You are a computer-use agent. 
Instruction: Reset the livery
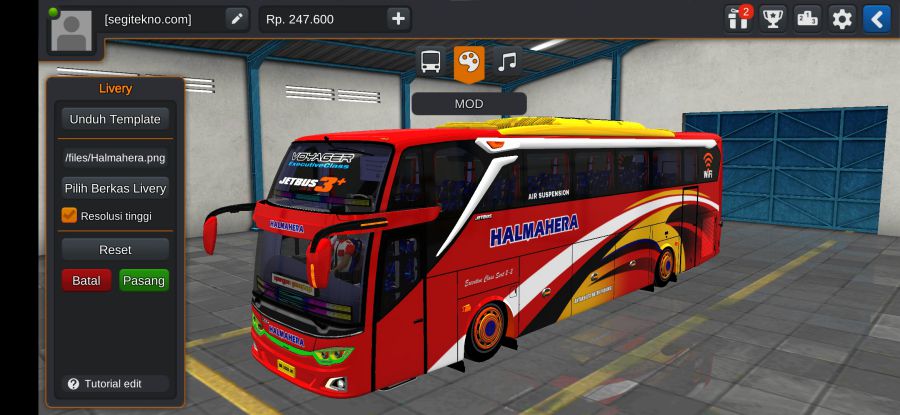[115, 249]
